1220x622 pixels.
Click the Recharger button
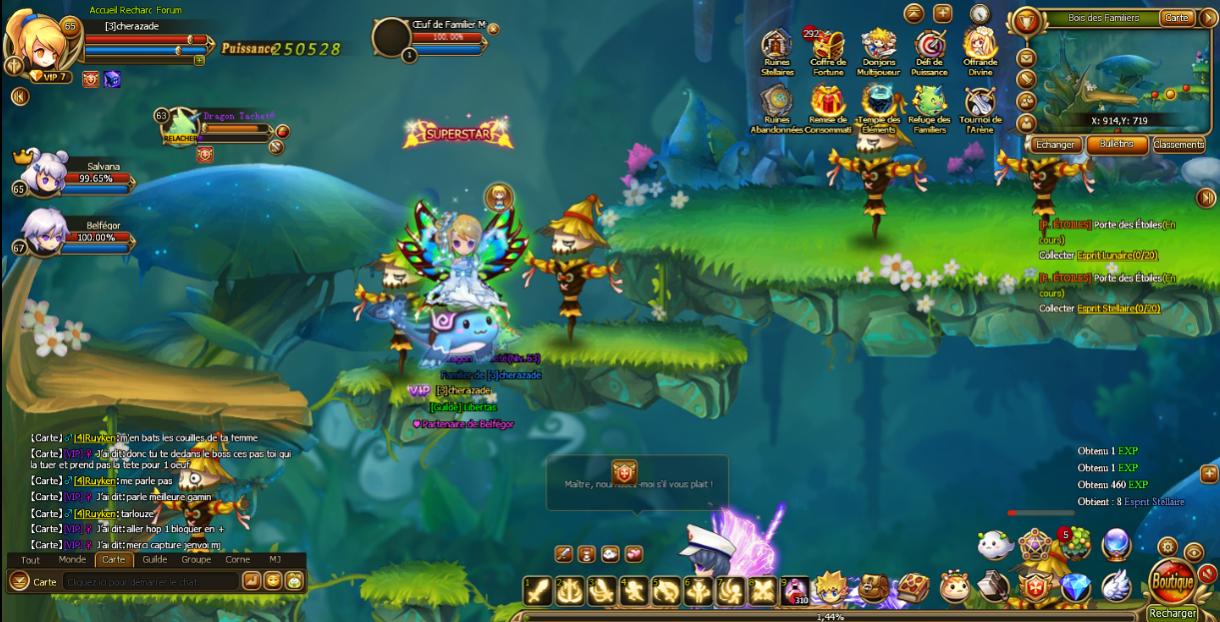pos(1172,613)
